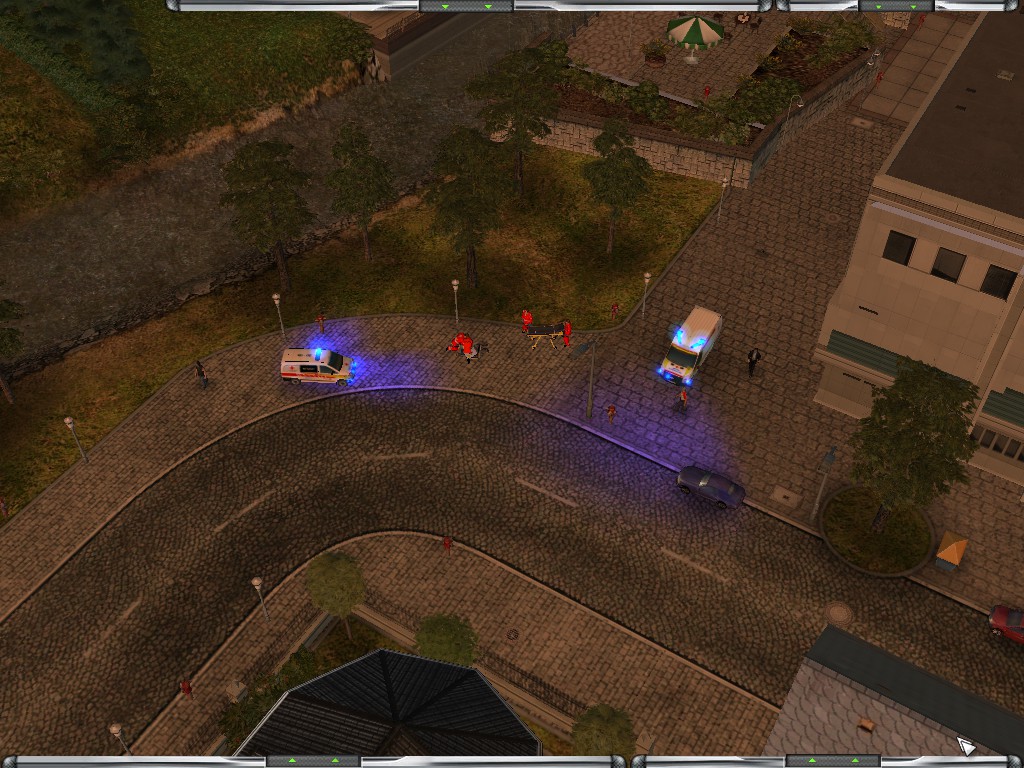This screenshot has height=768, width=1024.
Task: Expand the long top bar's green-arrow handle
Action: click(466, 6)
